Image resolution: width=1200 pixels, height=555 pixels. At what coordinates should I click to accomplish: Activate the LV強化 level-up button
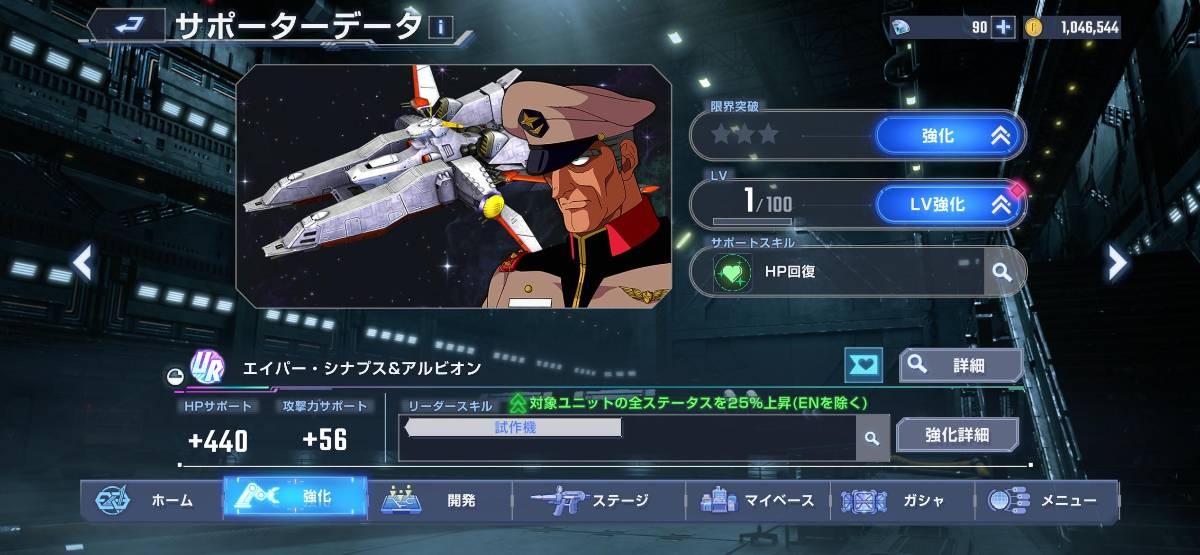(x=949, y=205)
